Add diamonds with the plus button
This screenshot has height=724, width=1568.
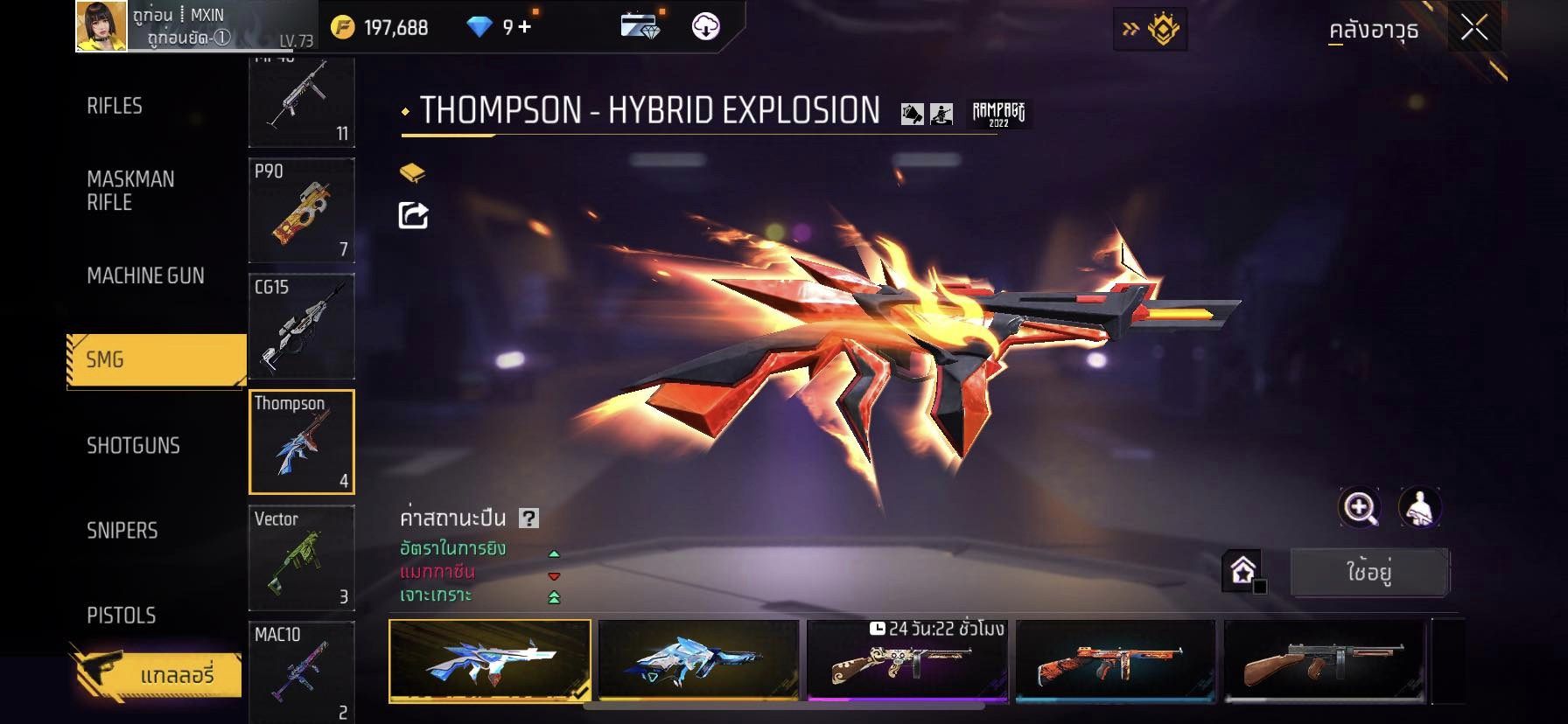pos(524,27)
